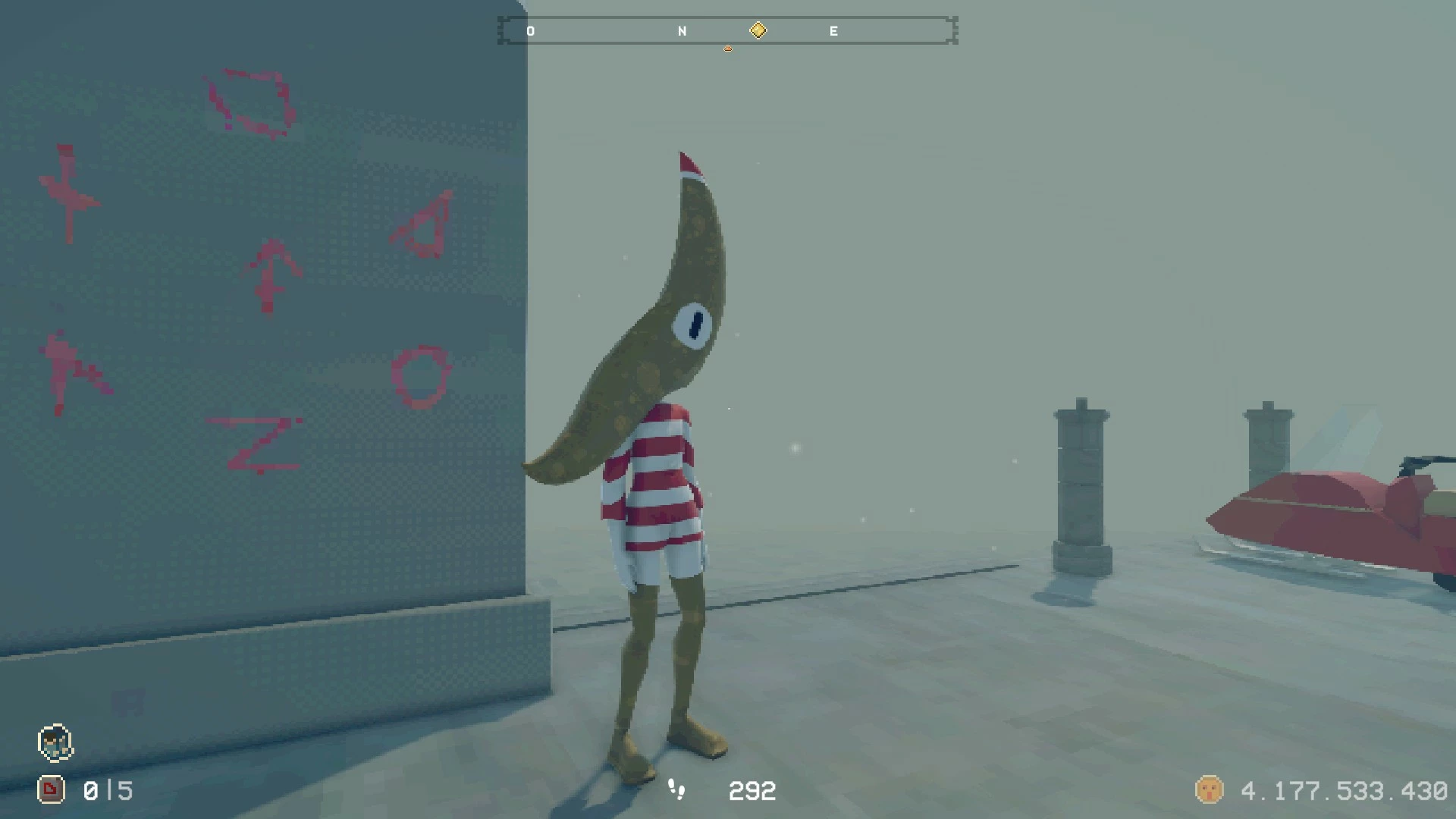Screen dimensions: 1456x819
Task: Click the footsteps step counter icon
Action: click(x=676, y=790)
